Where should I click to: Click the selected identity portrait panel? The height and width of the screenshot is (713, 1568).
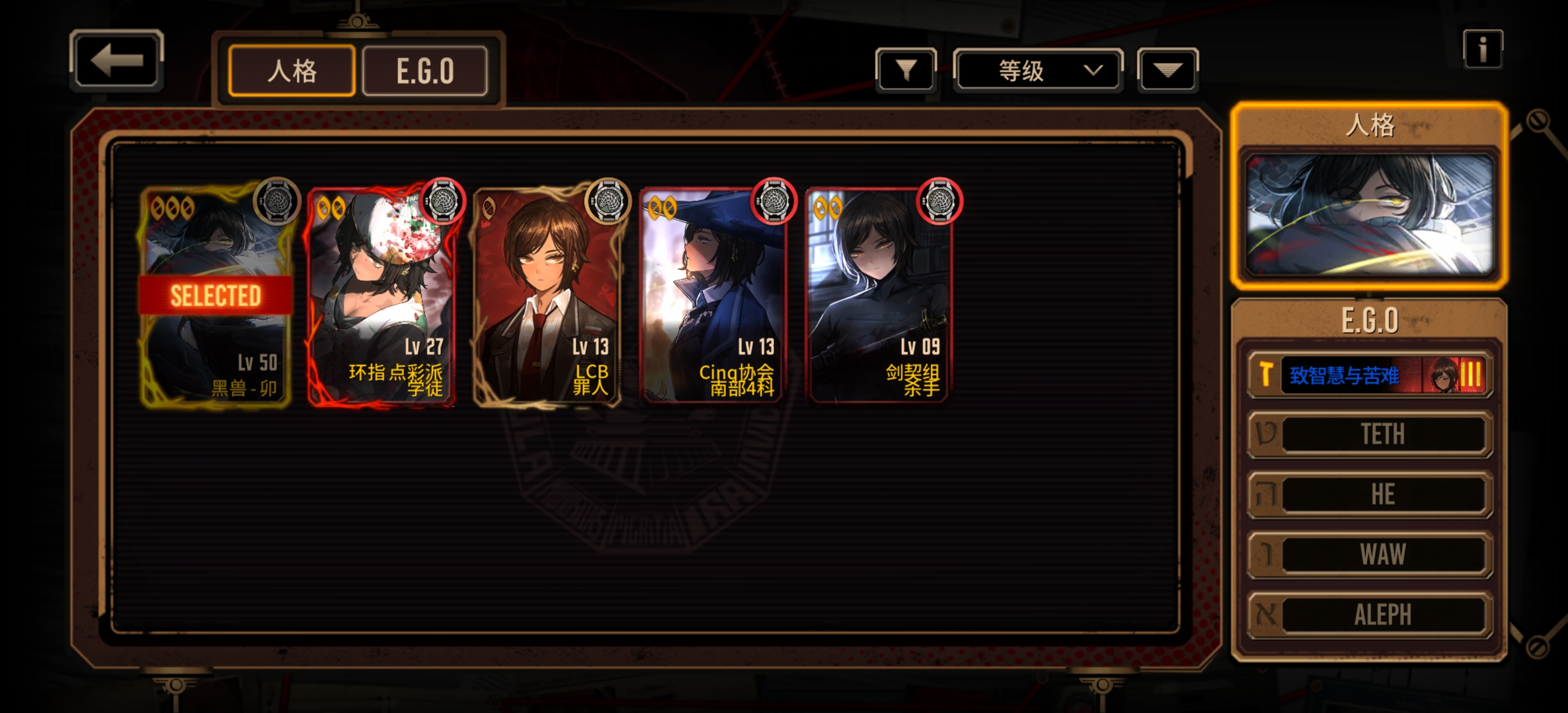click(1369, 213)
